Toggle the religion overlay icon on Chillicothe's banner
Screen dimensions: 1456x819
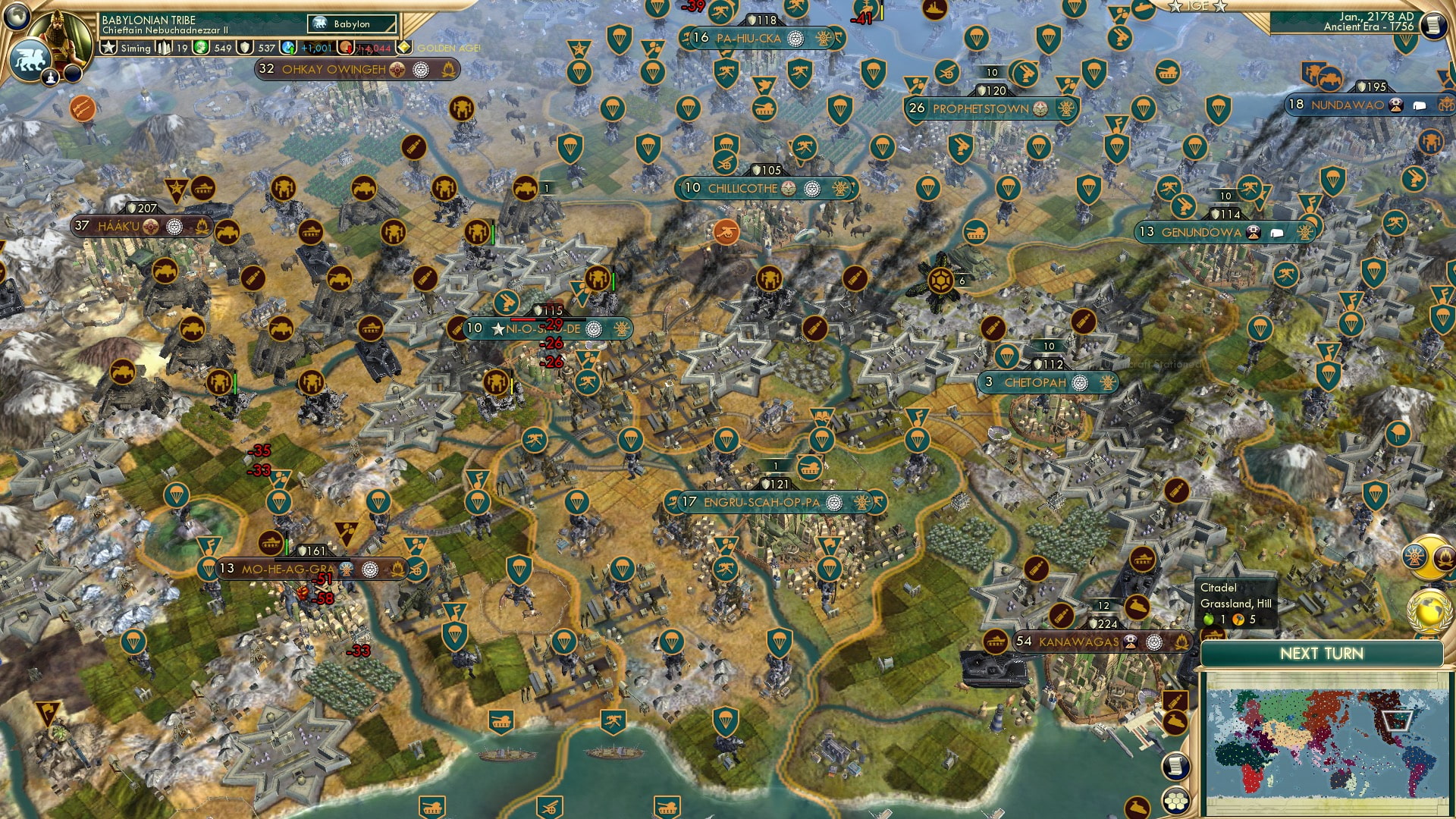click(x=812, y=188)
